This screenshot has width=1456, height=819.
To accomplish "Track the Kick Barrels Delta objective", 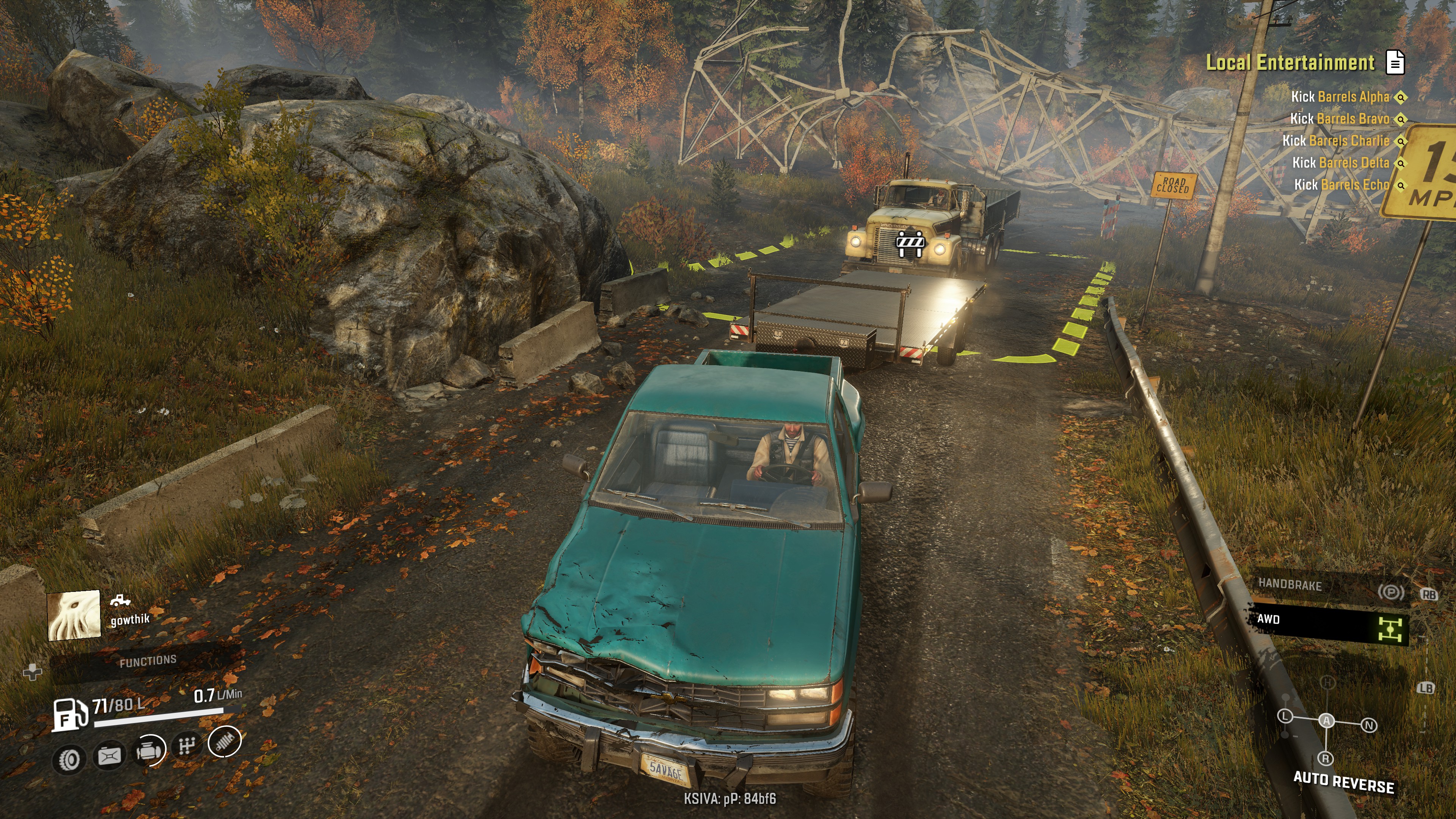I will coord(1340,163).
